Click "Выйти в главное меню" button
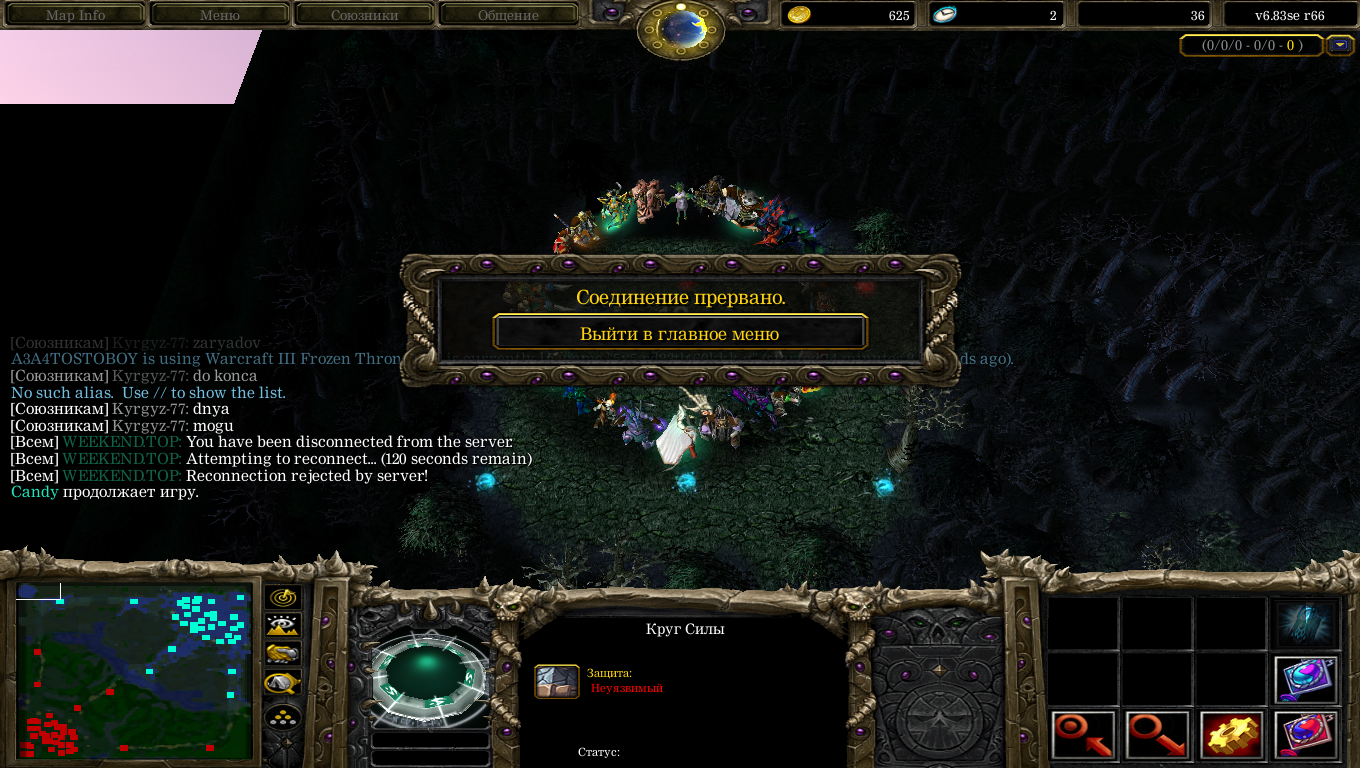This screenshot has width=1360, height=768. click(680, 333)
